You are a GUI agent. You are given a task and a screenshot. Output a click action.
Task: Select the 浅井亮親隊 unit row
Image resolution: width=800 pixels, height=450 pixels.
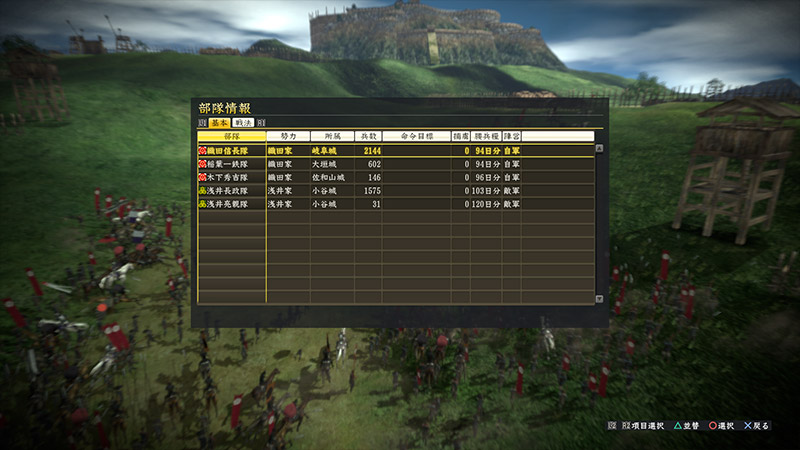coord(232,203)
